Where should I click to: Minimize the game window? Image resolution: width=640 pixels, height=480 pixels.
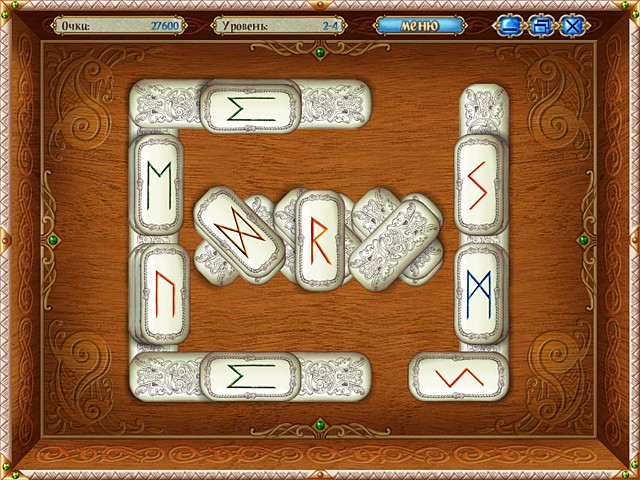tap(508, 26)
